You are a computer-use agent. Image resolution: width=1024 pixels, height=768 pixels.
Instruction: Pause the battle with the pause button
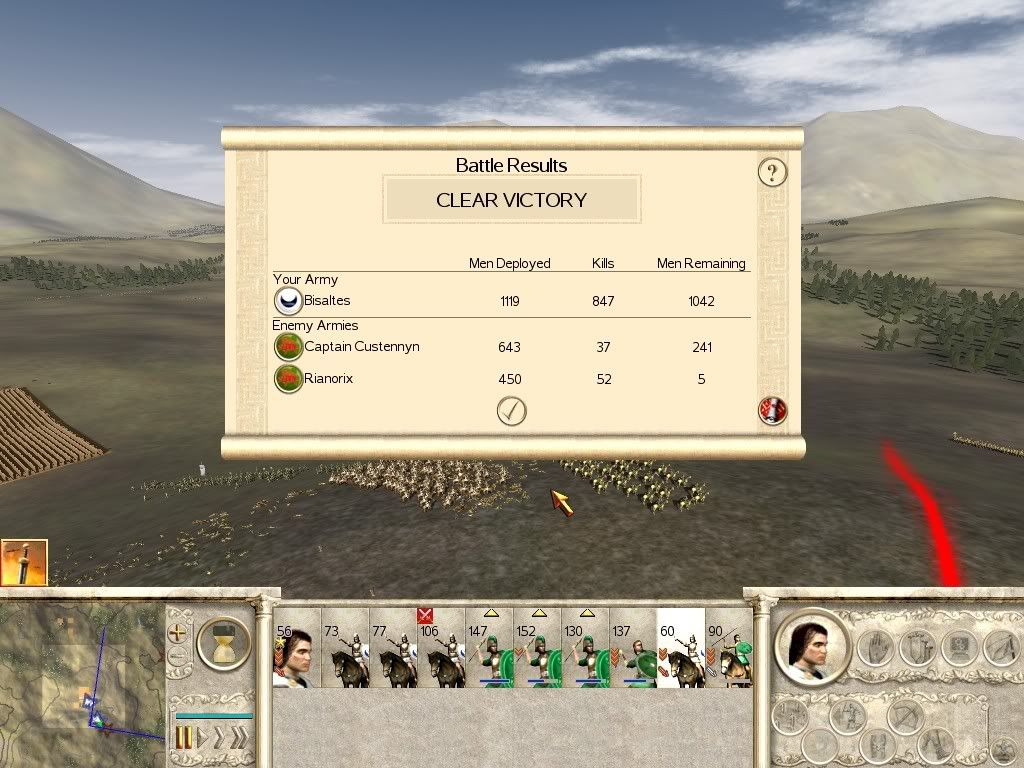click(x=184, y=738)
